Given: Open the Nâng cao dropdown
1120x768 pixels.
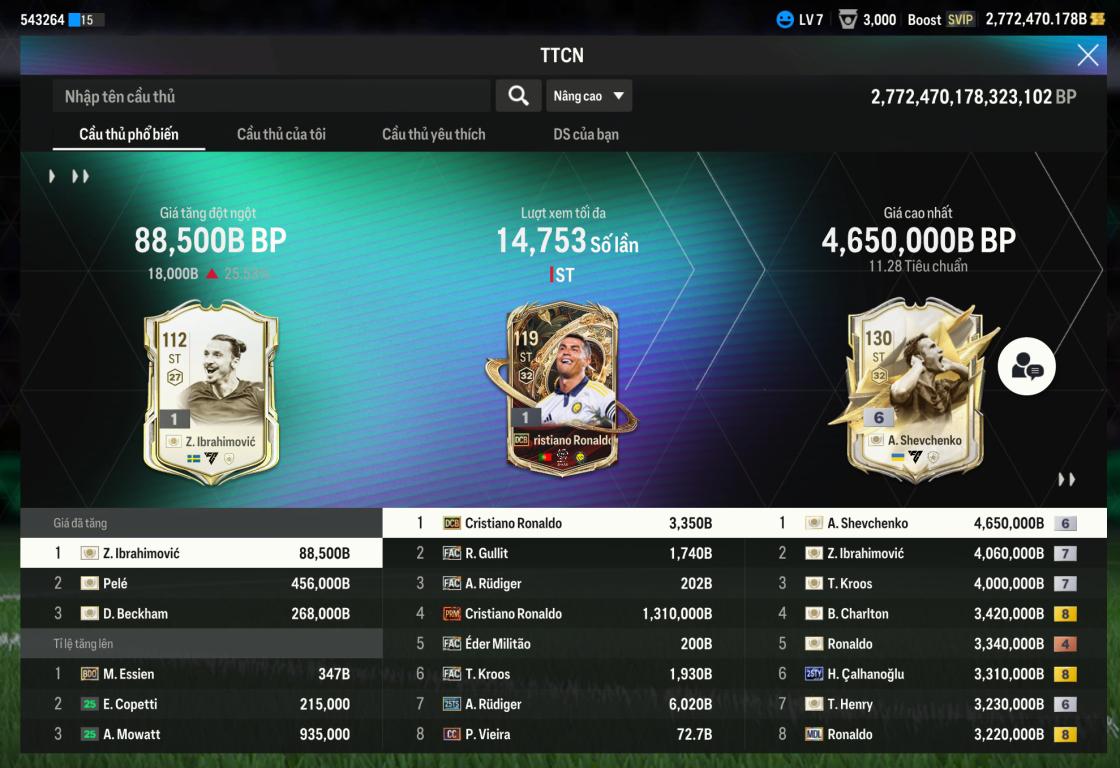Looking at the screenshot, I should coord(589,96).
